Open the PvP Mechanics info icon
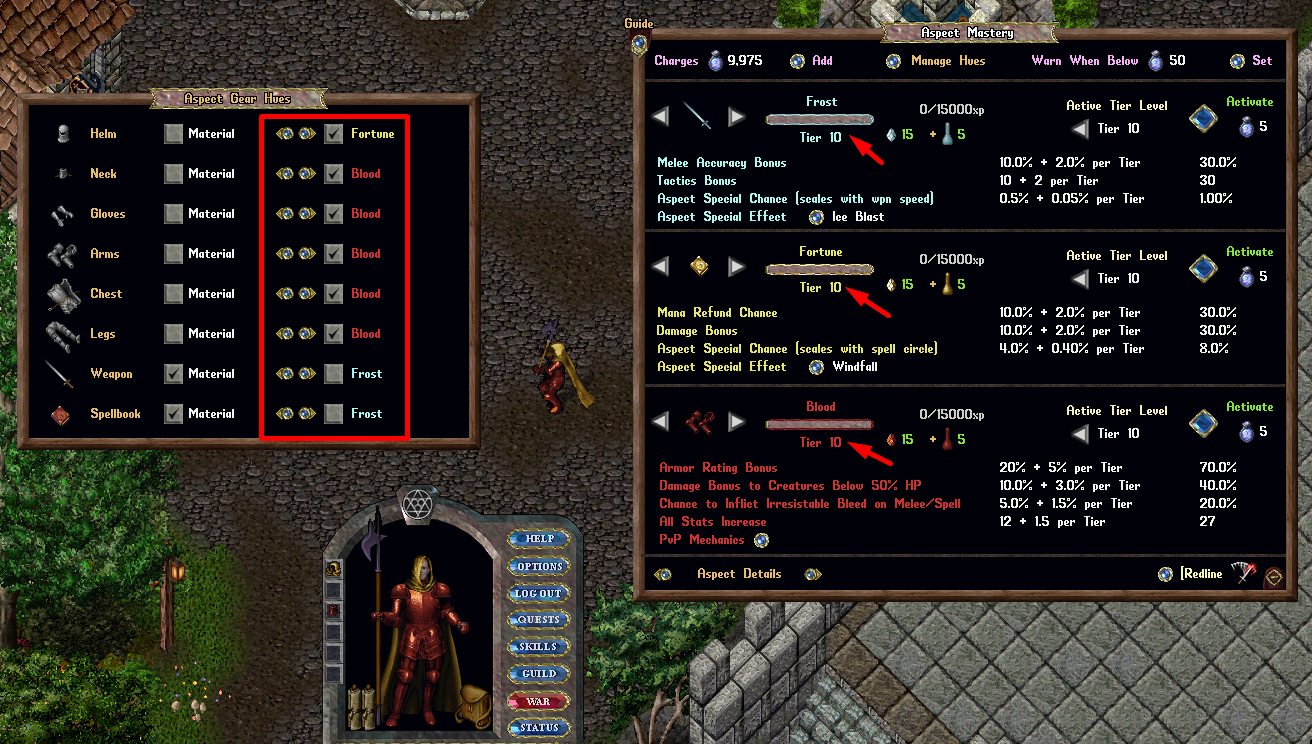1312x744 pixels. (761, 539)
